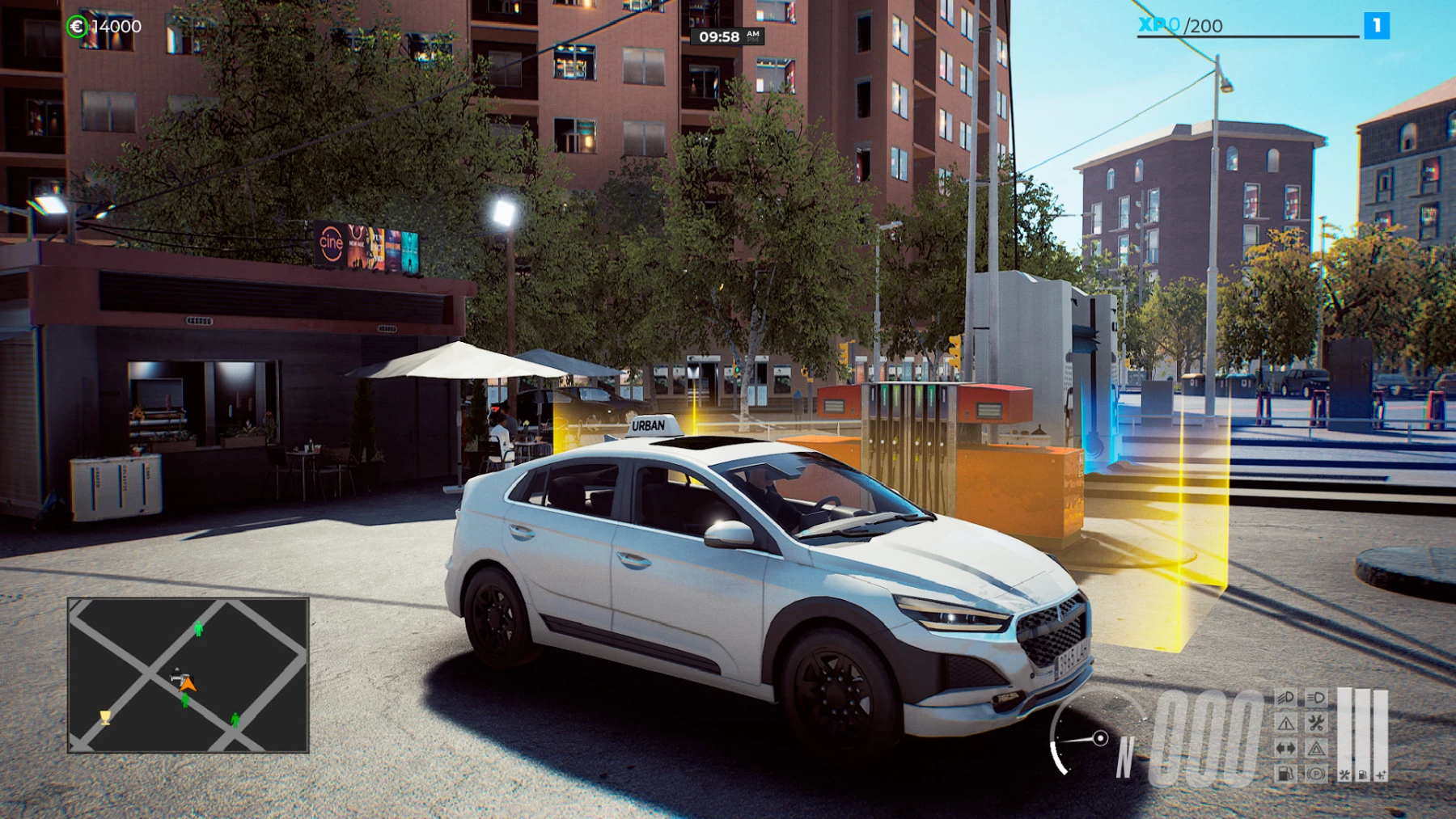Click the €14000 money counter
Image resolution: width=1456 pixels, height=819 pixels.
[x=116, y=27]
